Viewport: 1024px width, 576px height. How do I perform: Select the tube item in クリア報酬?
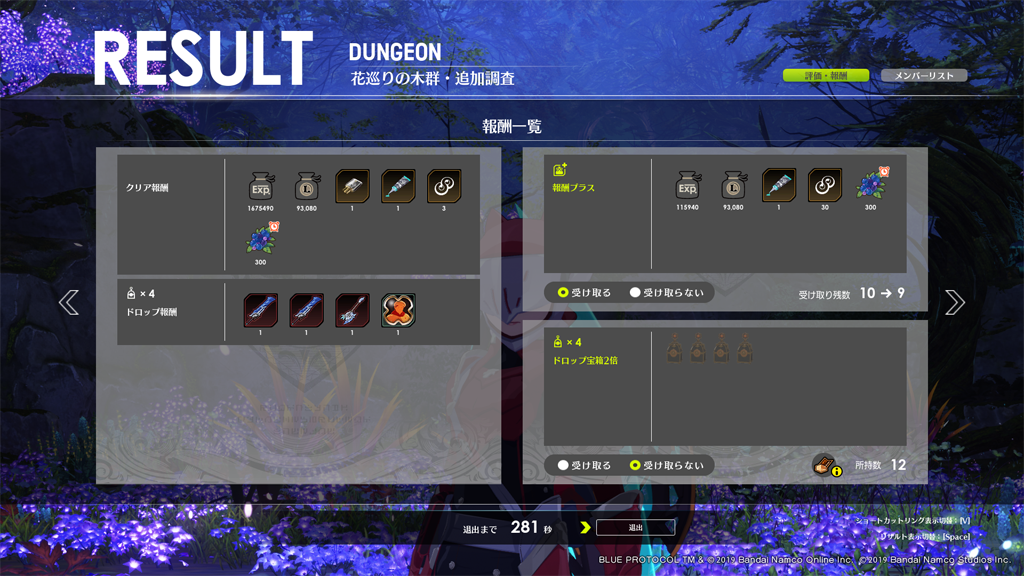tap(398, 187)
